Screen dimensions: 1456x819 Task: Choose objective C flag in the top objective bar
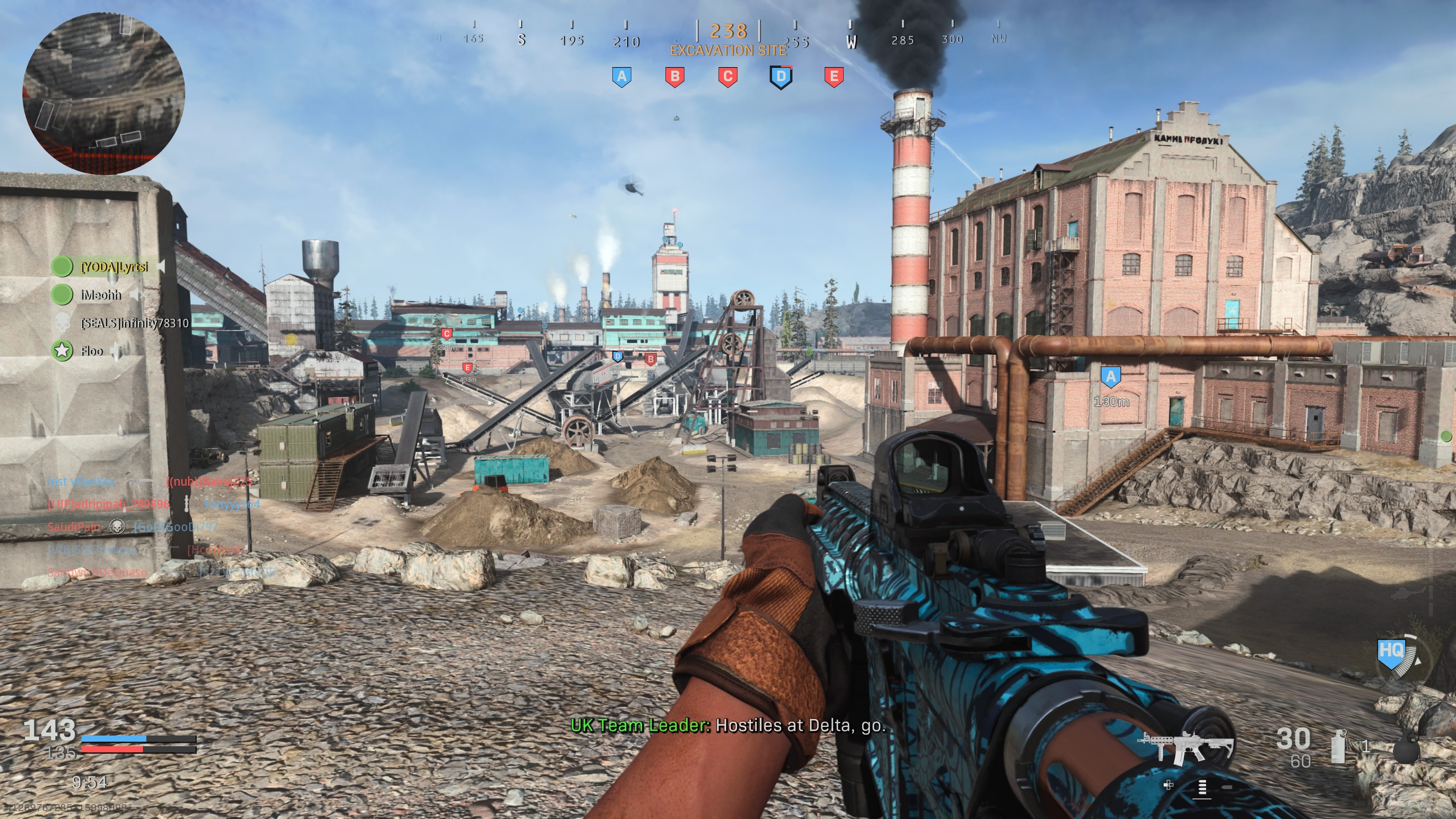(x=728, y=76)
